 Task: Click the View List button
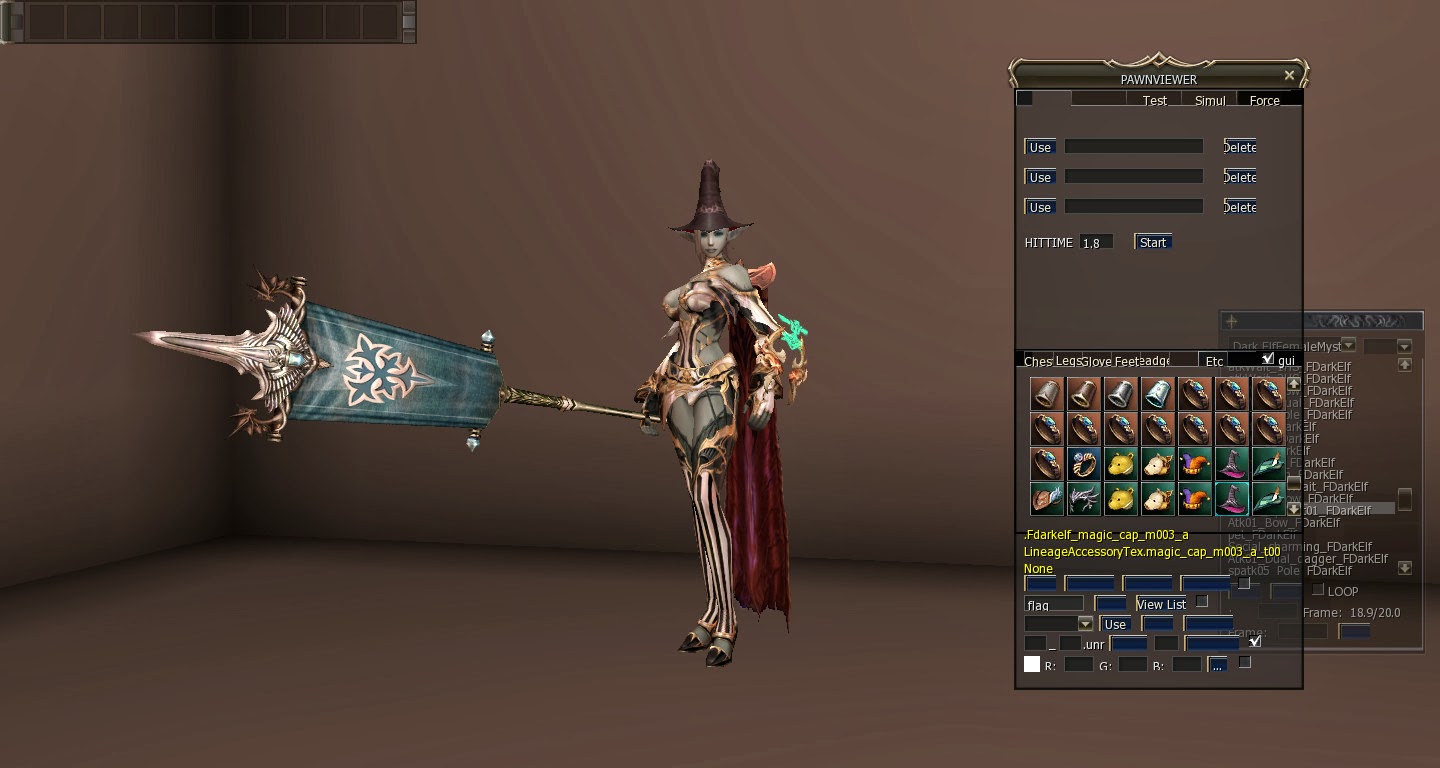(1160, 604)
